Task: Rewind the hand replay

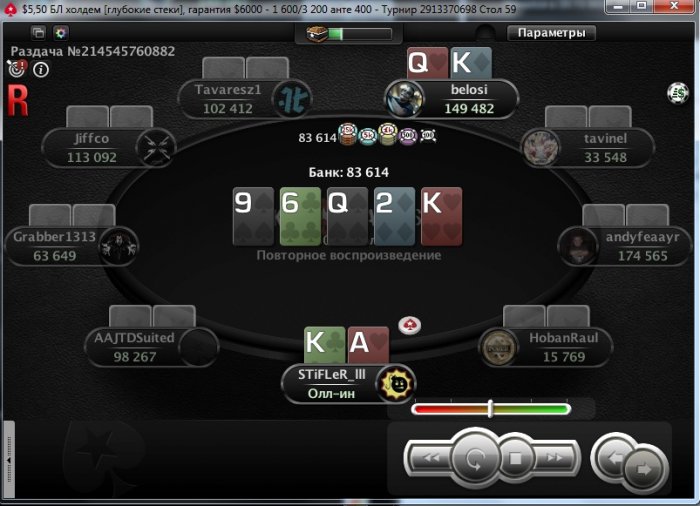Action: point(431,459)
